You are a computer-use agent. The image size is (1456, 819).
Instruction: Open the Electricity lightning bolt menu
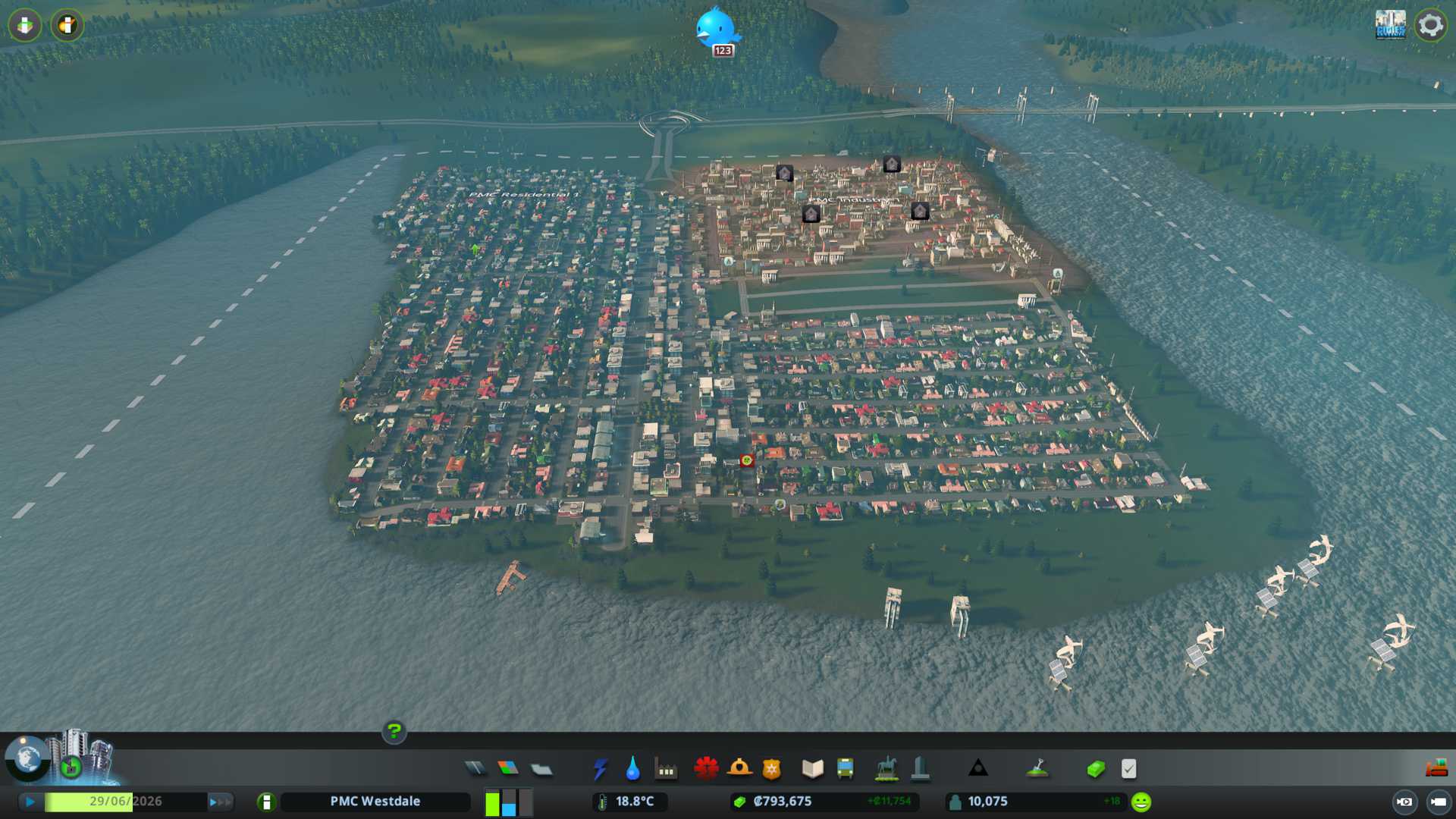(x=600, y=769)
